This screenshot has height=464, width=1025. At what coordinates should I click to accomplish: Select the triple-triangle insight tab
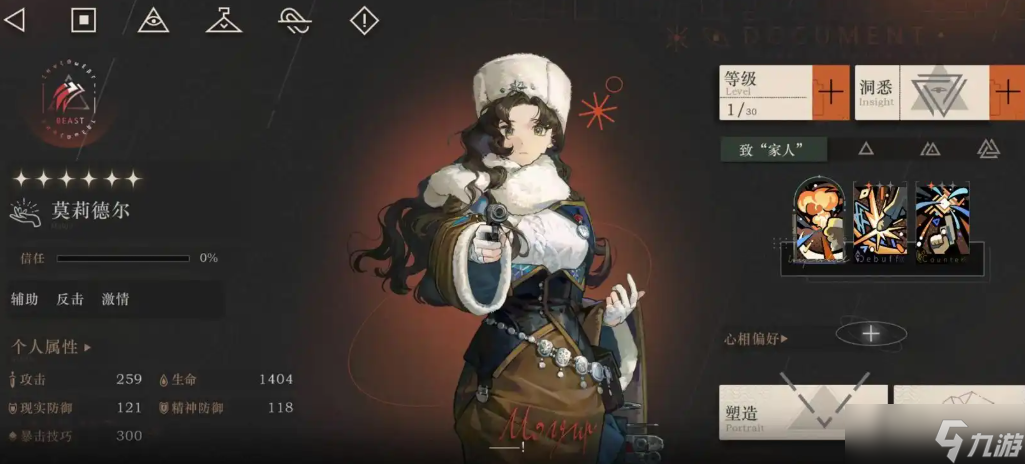(988, 149)
